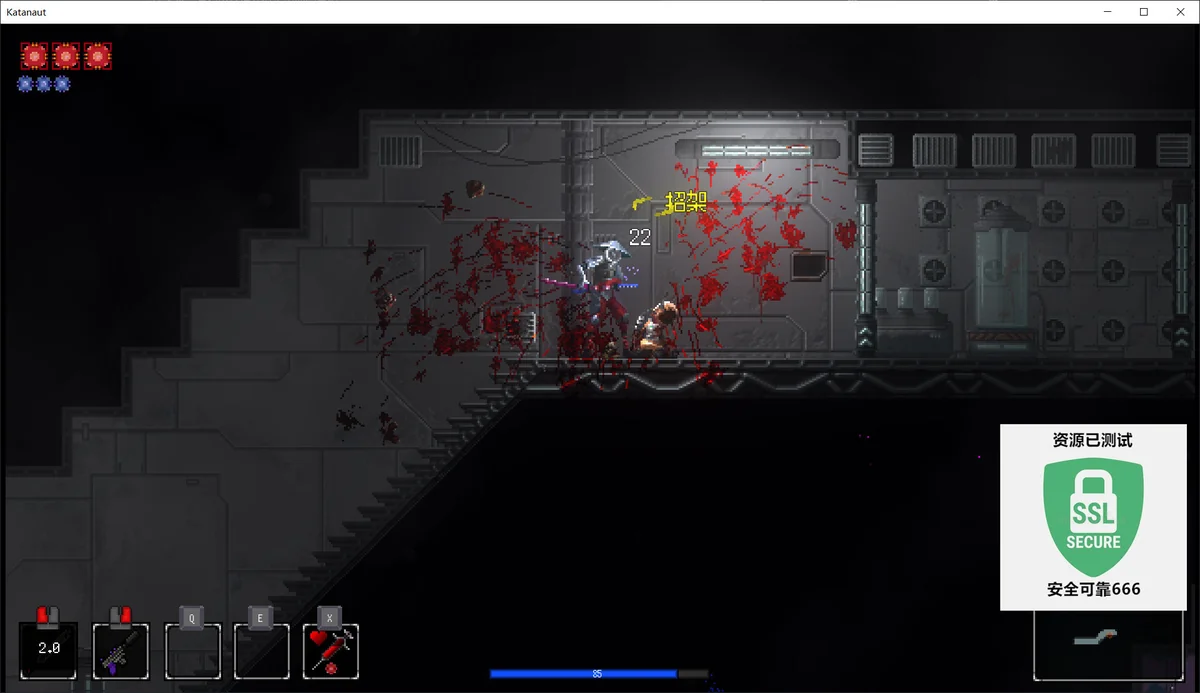
Task: Select the melee slot showing 2.0
Action: [48, 650]
